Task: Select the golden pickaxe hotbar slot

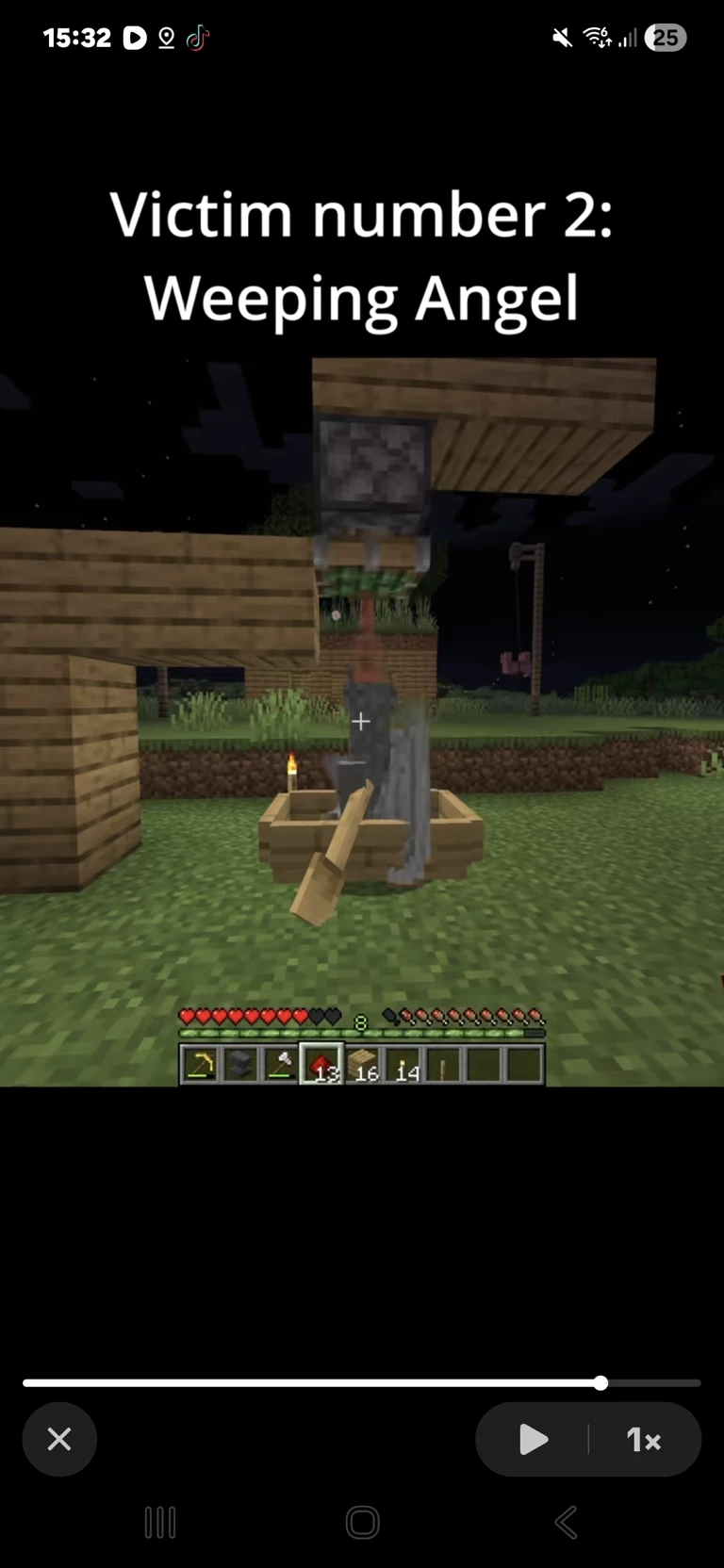Action: pos(200,1065)
